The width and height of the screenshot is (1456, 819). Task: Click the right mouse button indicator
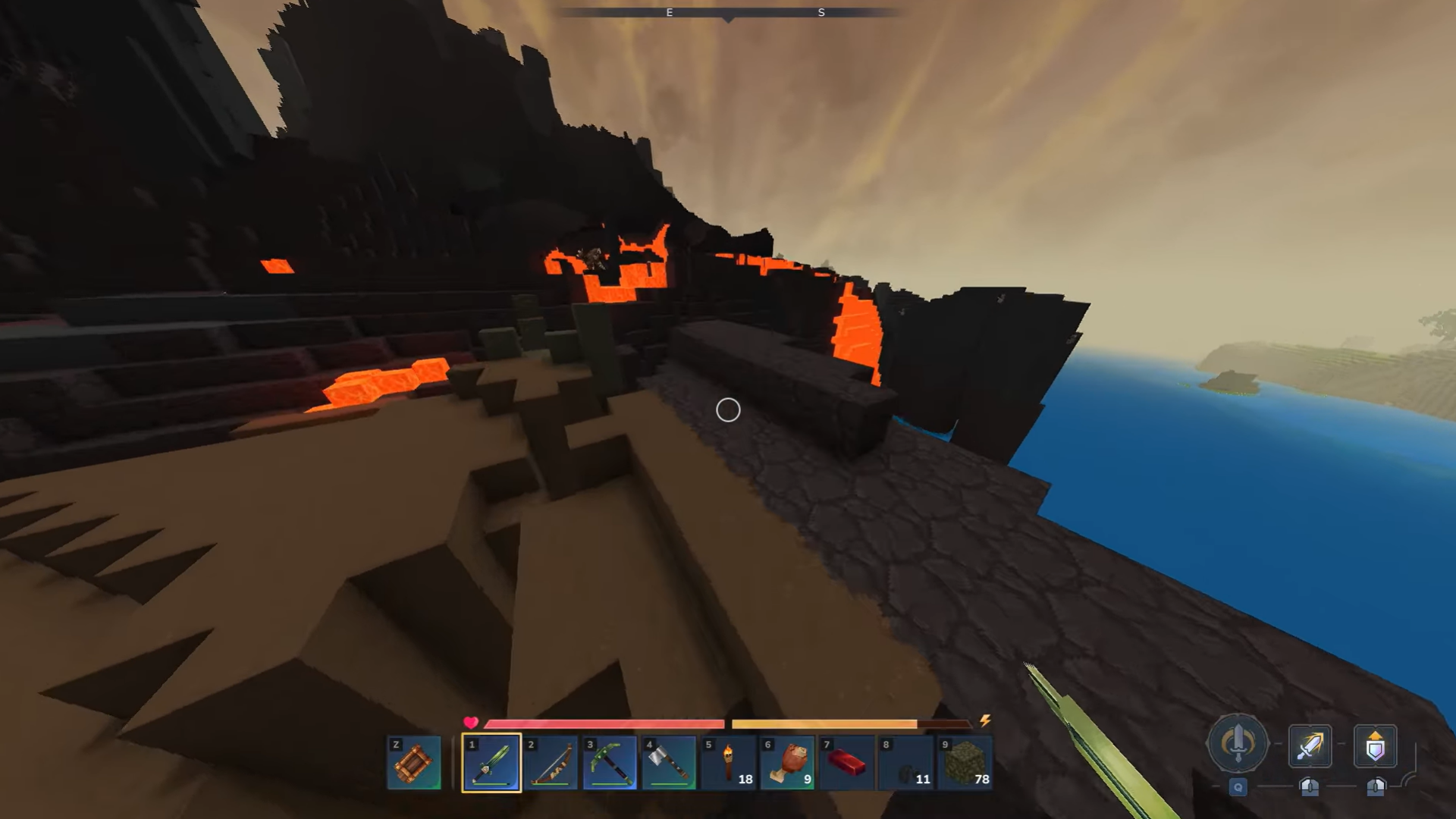coord(1375,789)
